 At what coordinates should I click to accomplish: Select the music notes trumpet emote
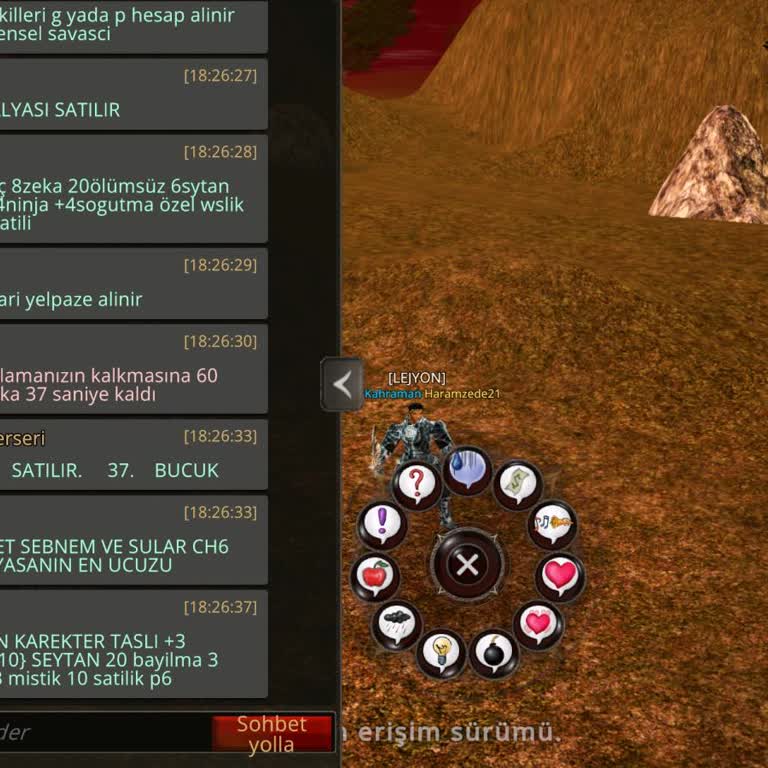552,523
